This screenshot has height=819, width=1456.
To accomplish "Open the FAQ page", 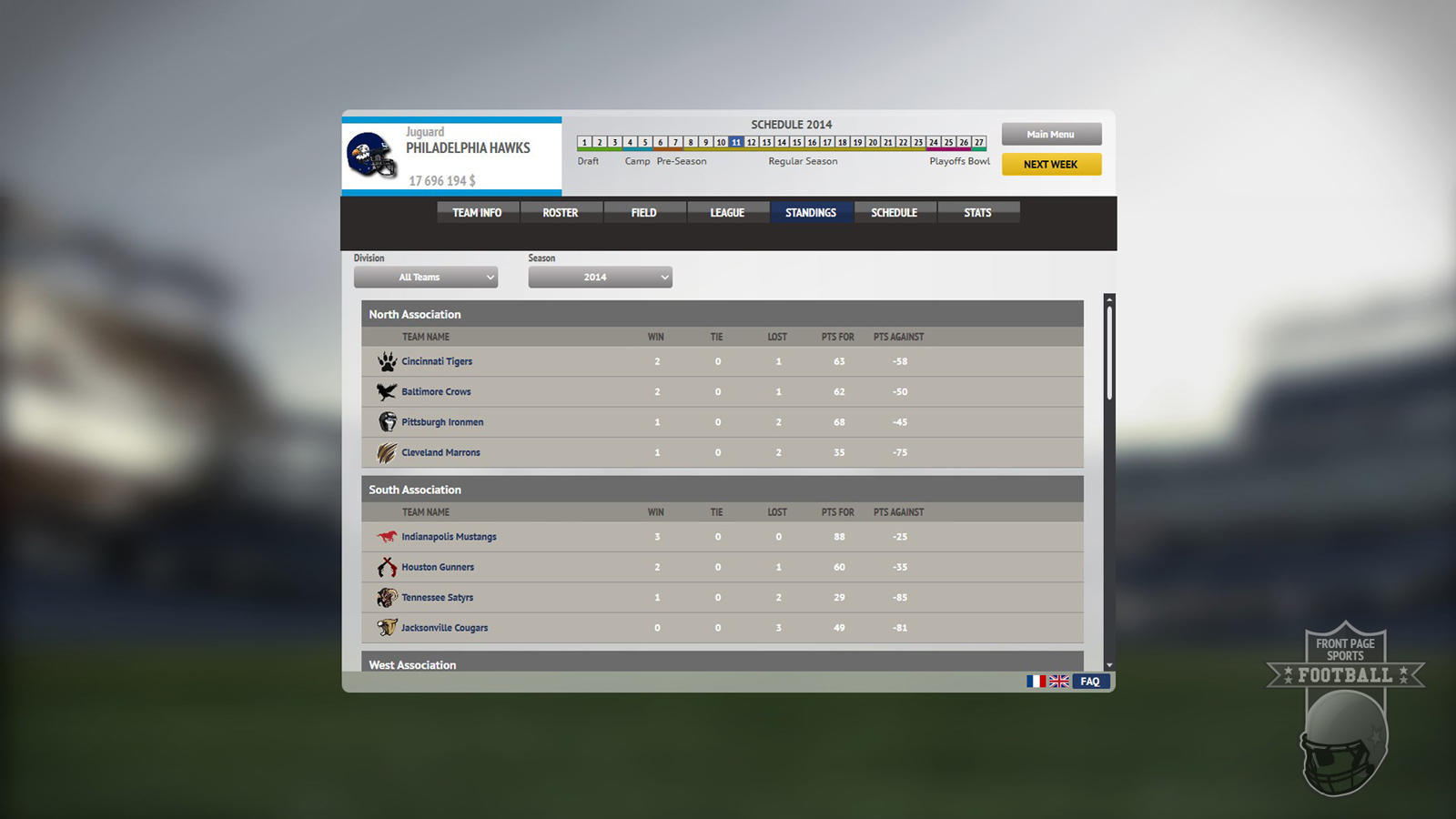I will click(x=1089, y=681).
